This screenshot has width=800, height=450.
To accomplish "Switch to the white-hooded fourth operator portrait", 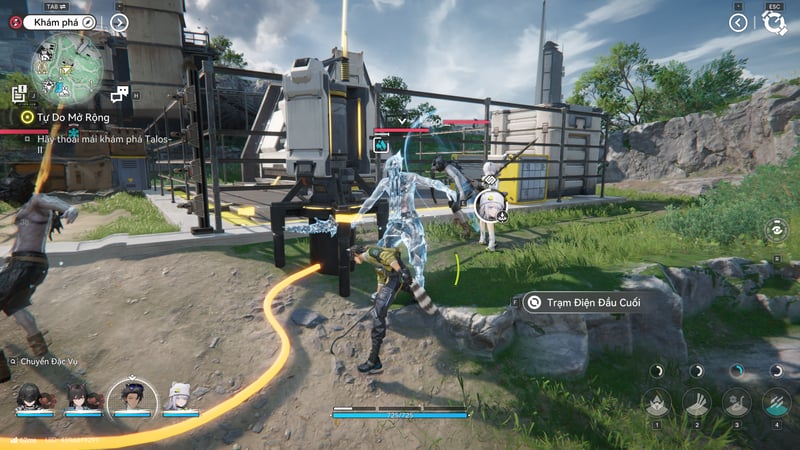I will [x=180, y=397].
